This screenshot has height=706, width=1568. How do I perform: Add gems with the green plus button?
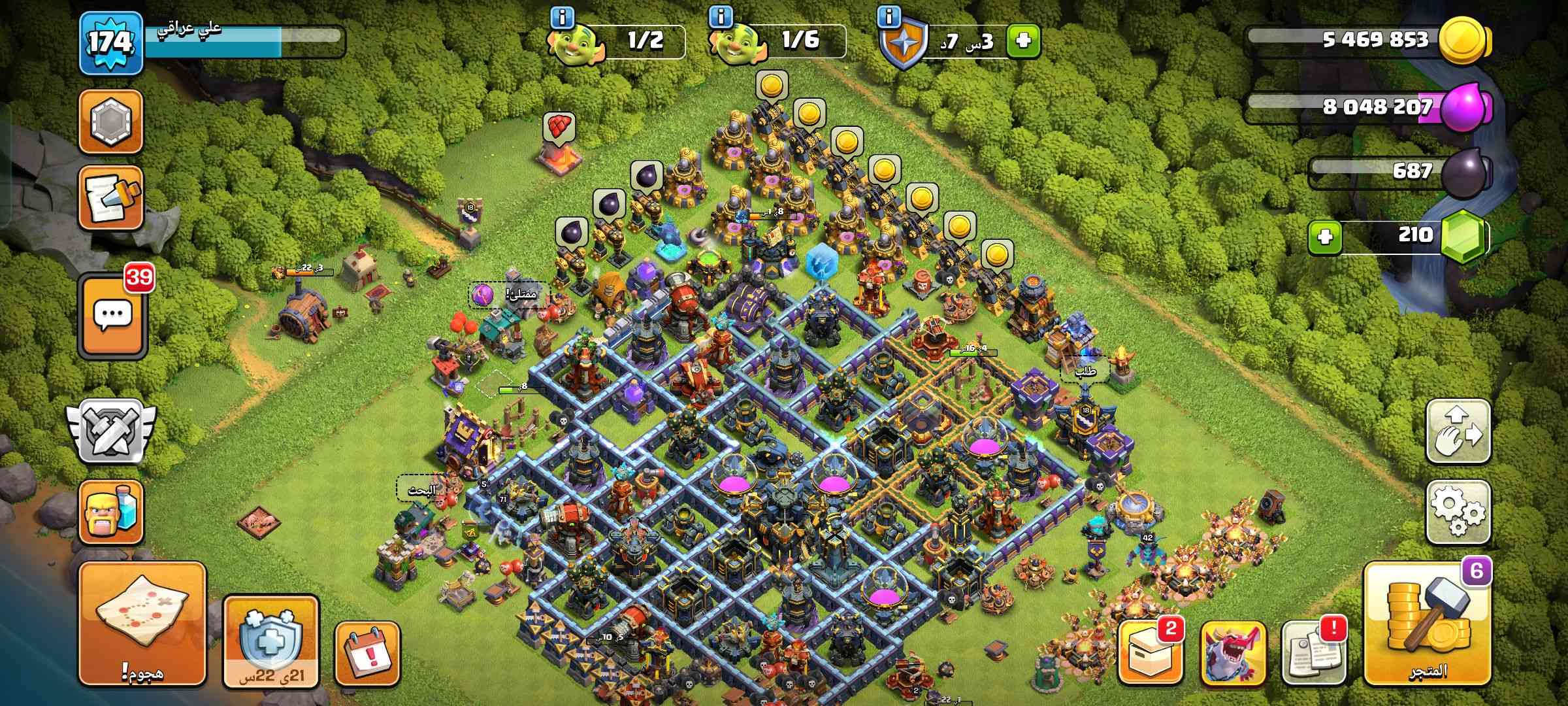(1325, 236)
